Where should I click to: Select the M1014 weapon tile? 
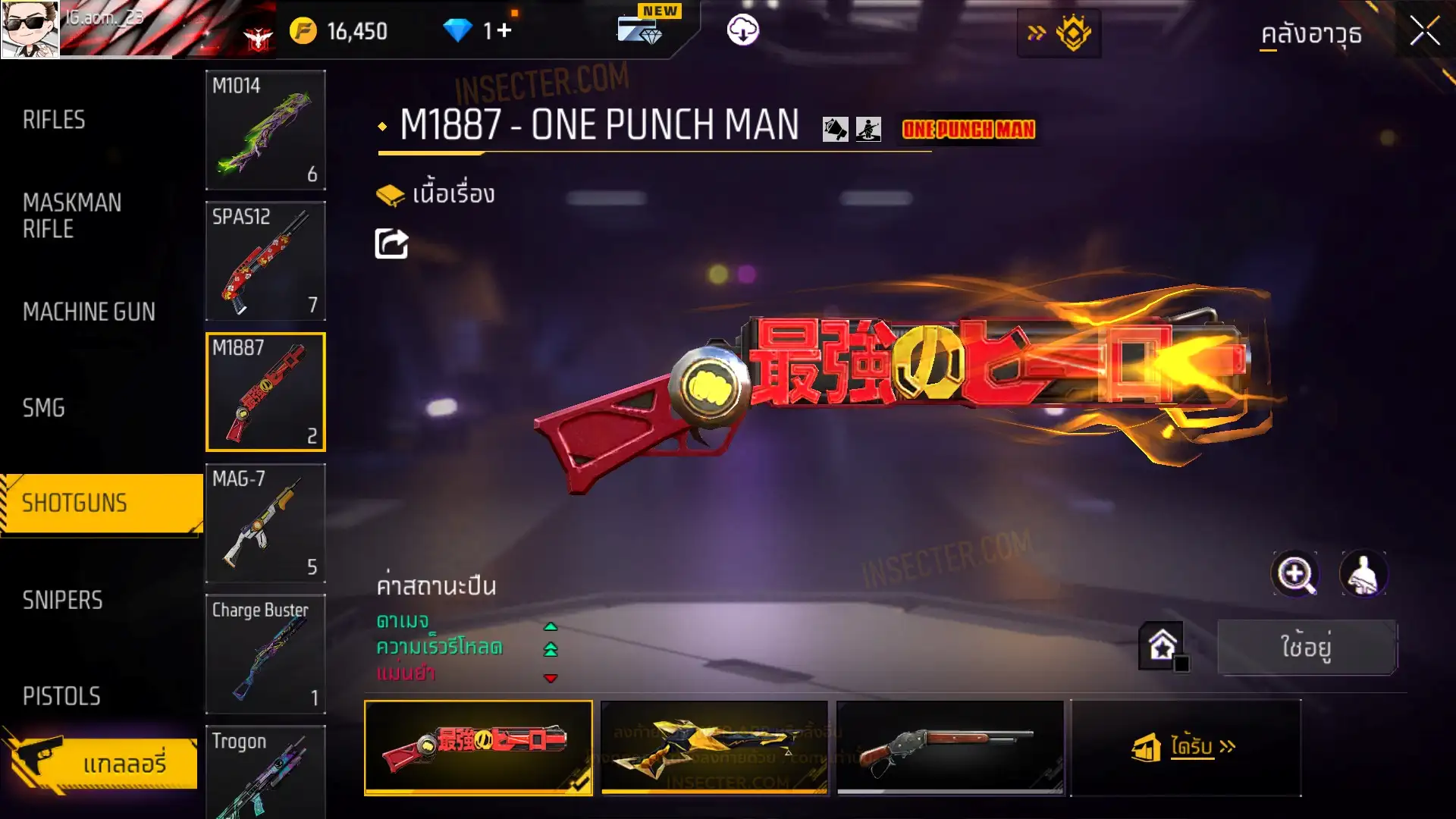click(x=265, y=130)
